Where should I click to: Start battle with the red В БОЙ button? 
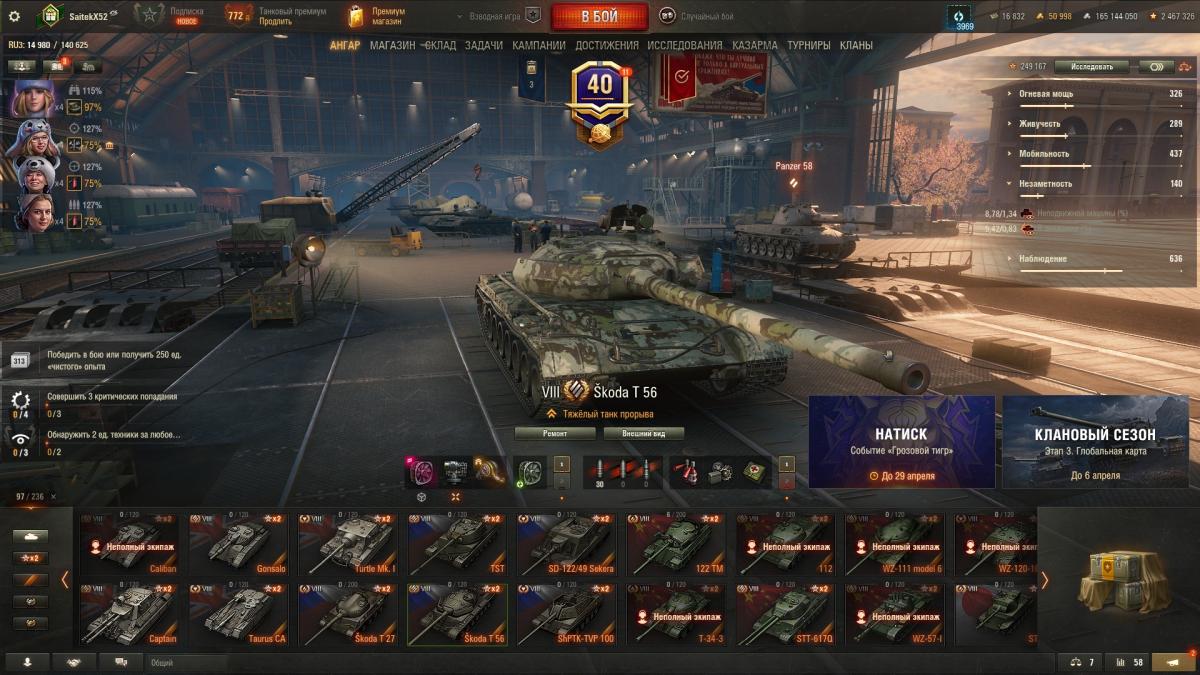coord(599,16)
